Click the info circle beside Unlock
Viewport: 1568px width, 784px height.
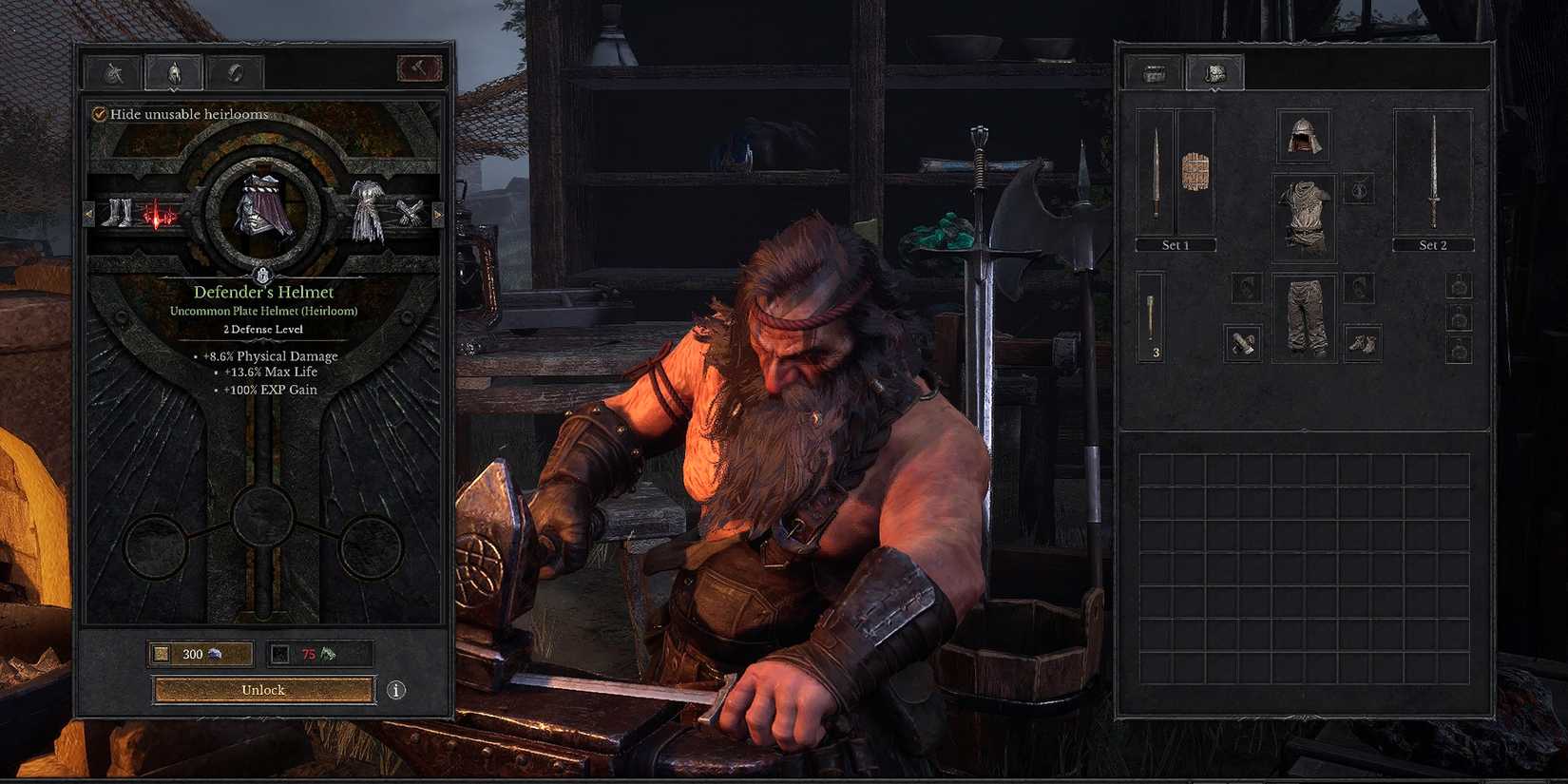tap(395, 691)
